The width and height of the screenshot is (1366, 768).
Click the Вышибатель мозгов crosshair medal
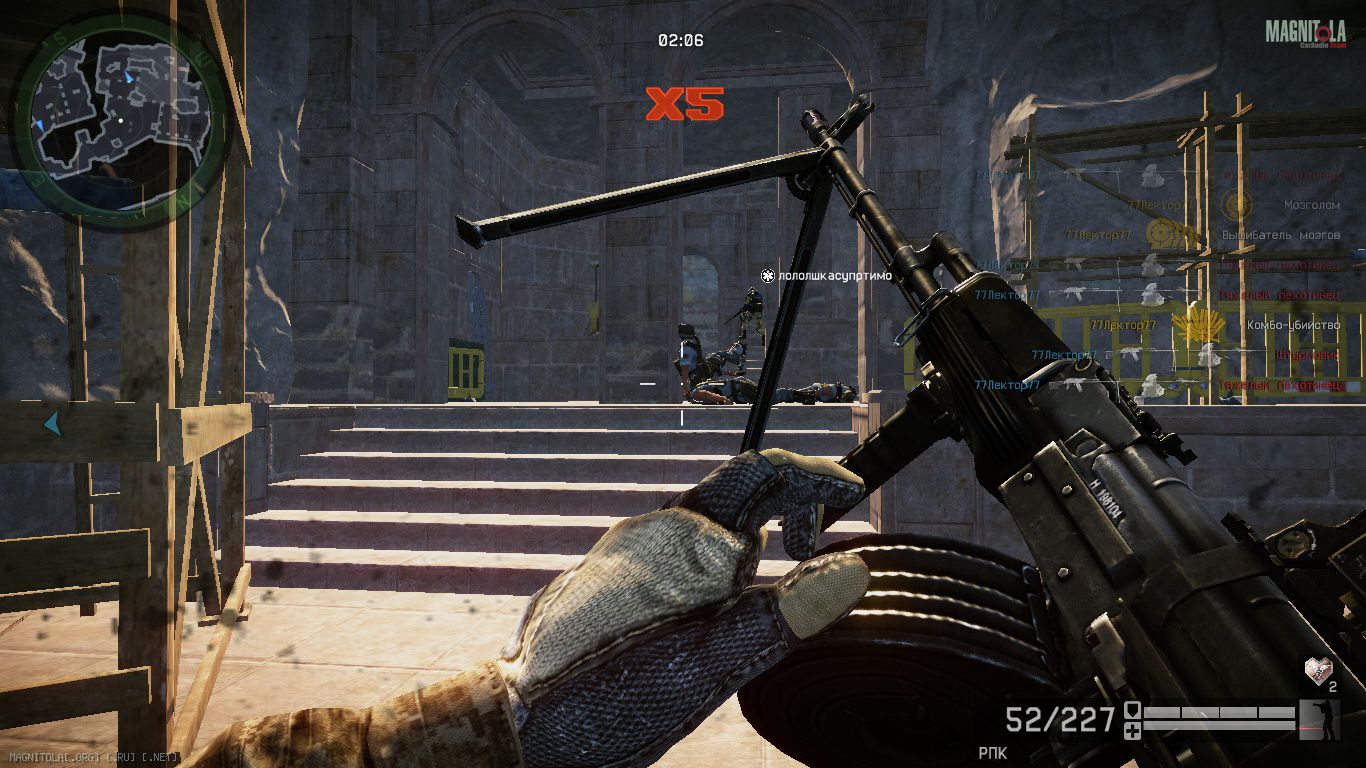pos(1163,234)
